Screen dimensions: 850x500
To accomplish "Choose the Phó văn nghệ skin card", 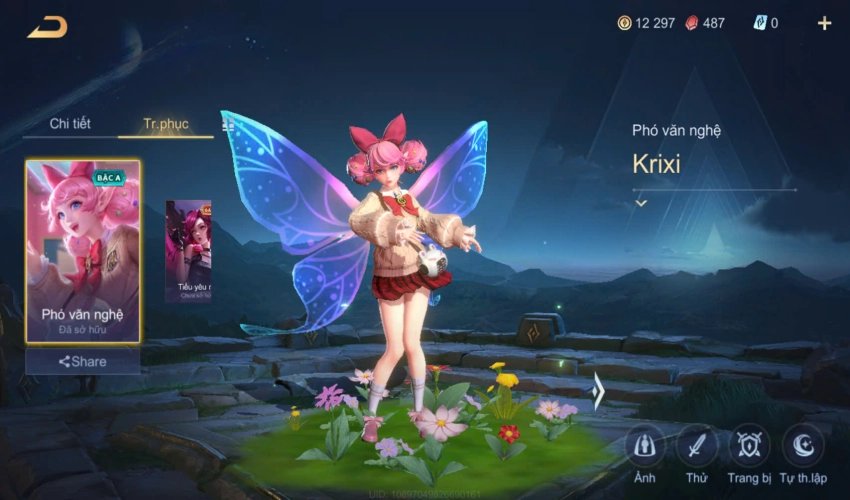I will pyautogui.click(x=83, y=251).
